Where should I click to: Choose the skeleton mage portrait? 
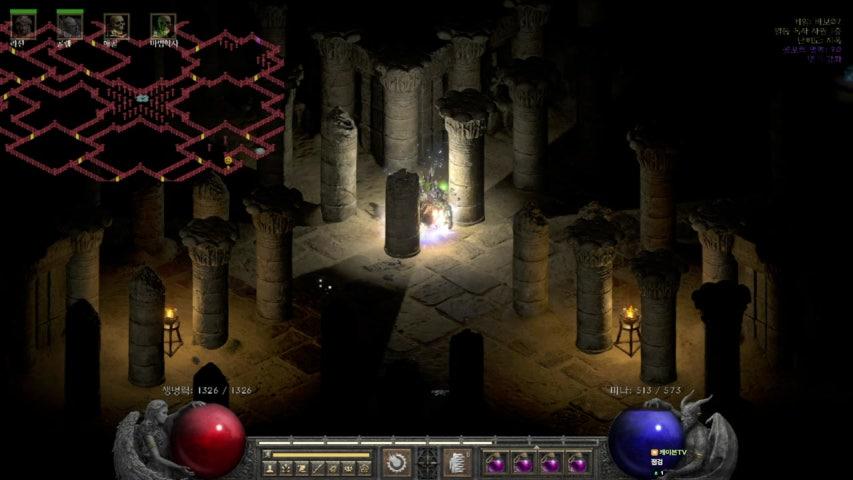[x=163, y=25]
